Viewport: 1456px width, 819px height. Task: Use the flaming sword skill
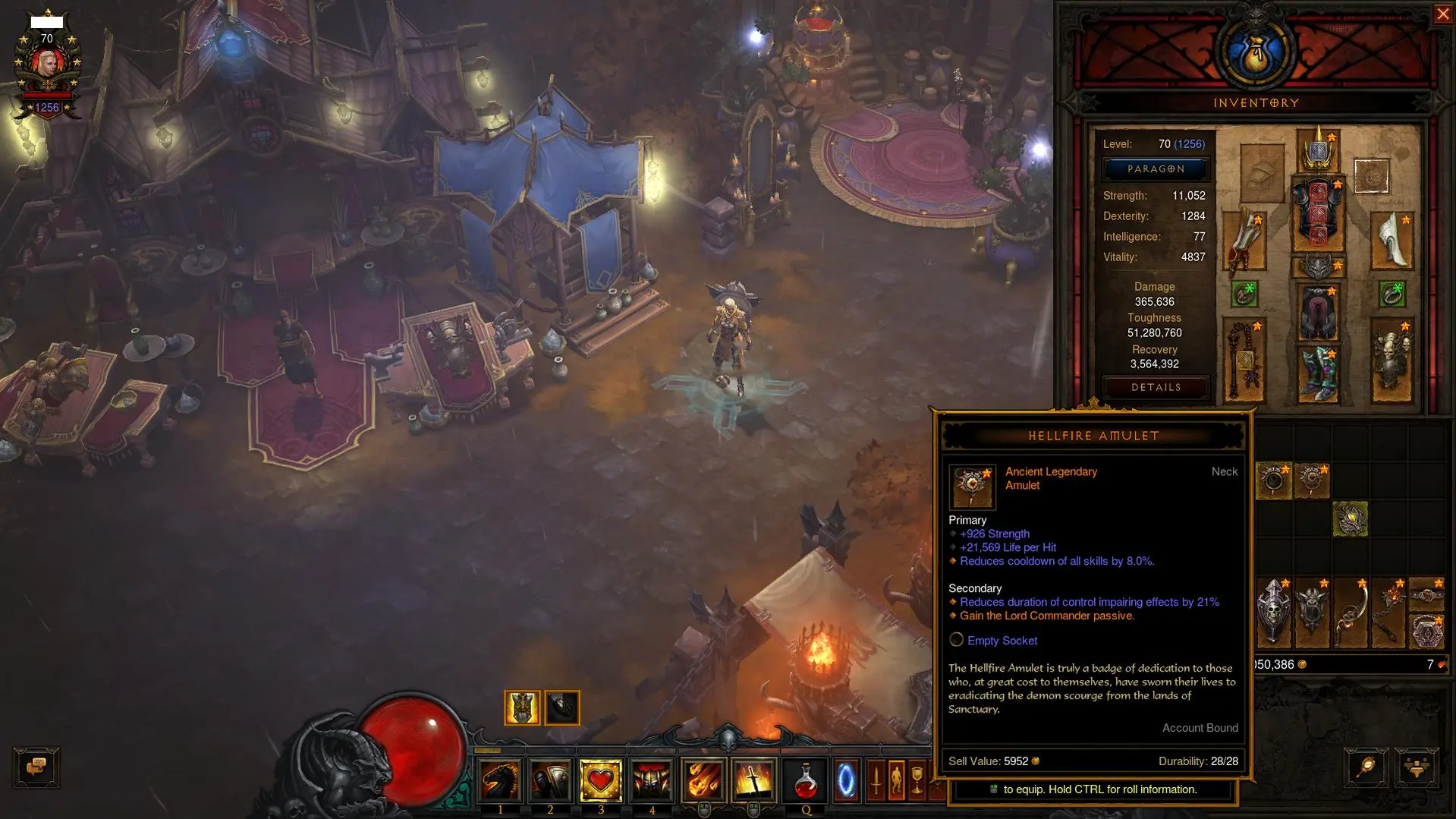click(753, 780)
